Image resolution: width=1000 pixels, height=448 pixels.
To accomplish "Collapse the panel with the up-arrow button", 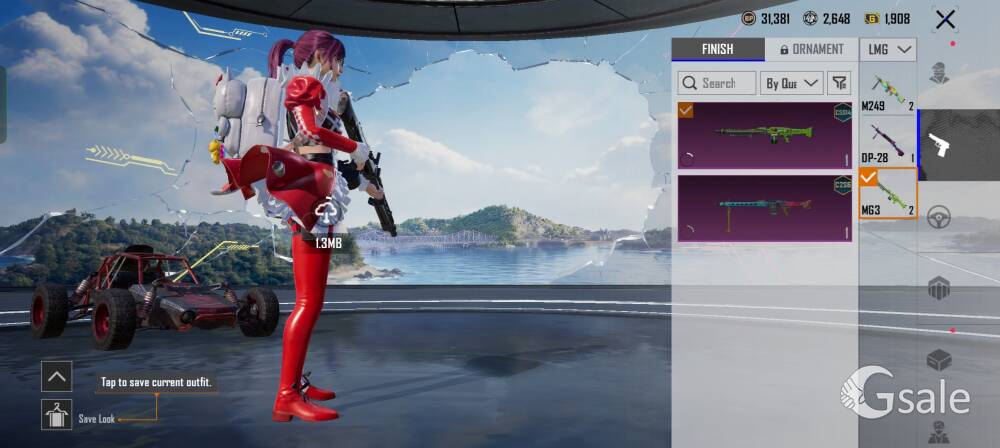I will 56,376.
